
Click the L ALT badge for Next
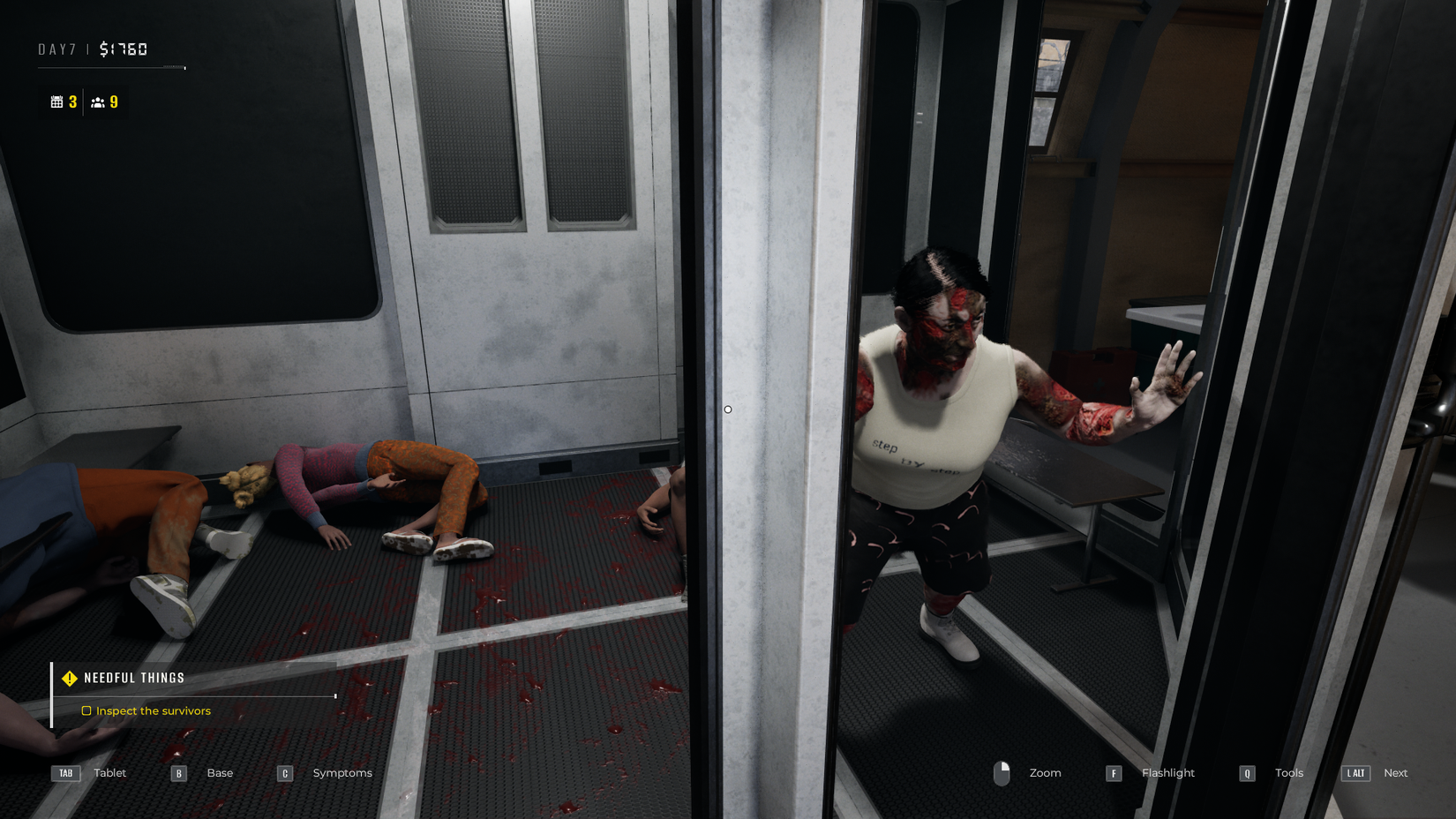pyautogui.click(x=1355, y=773)
